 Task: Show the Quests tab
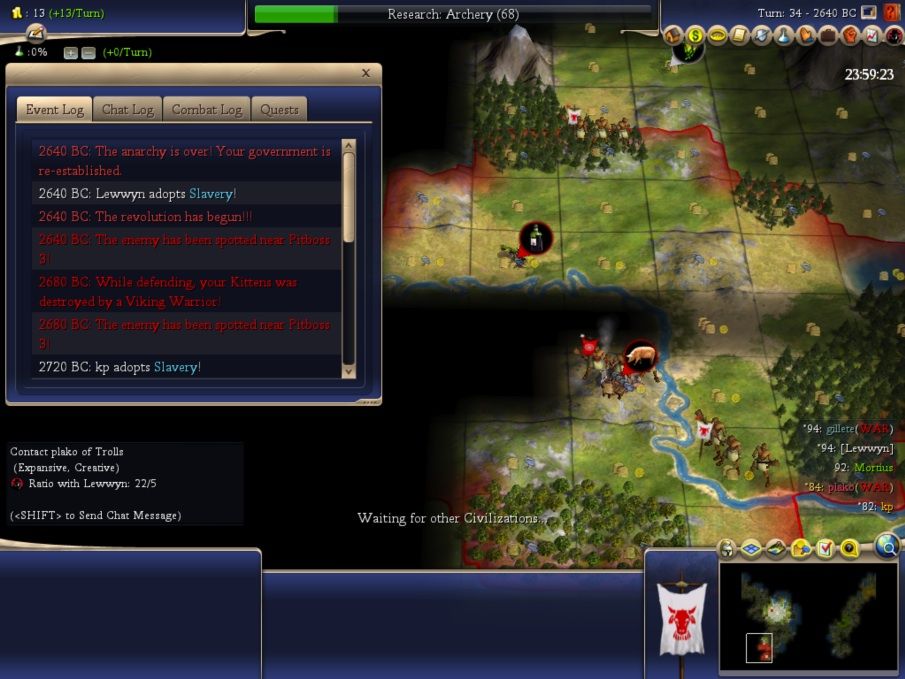point(279,110)
